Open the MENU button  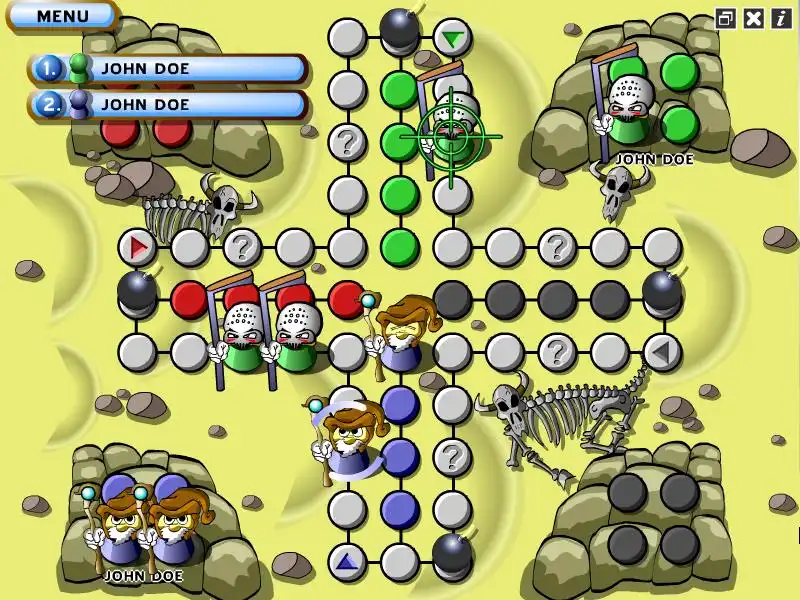(62, 16)
